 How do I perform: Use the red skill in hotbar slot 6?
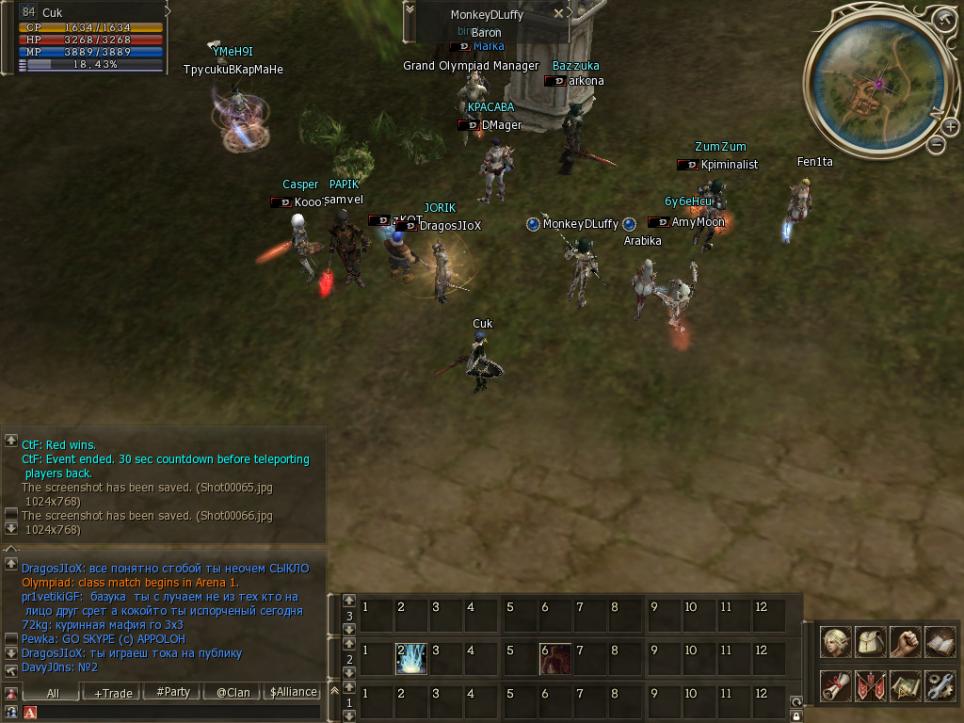pos(555,659)
